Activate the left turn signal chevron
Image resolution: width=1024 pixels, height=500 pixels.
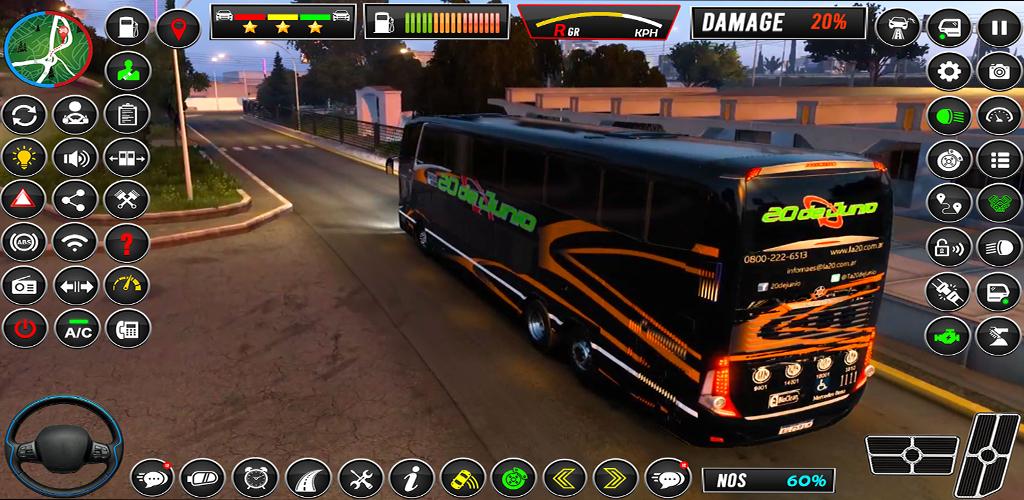pyautogui.click(x=567, y=478)
